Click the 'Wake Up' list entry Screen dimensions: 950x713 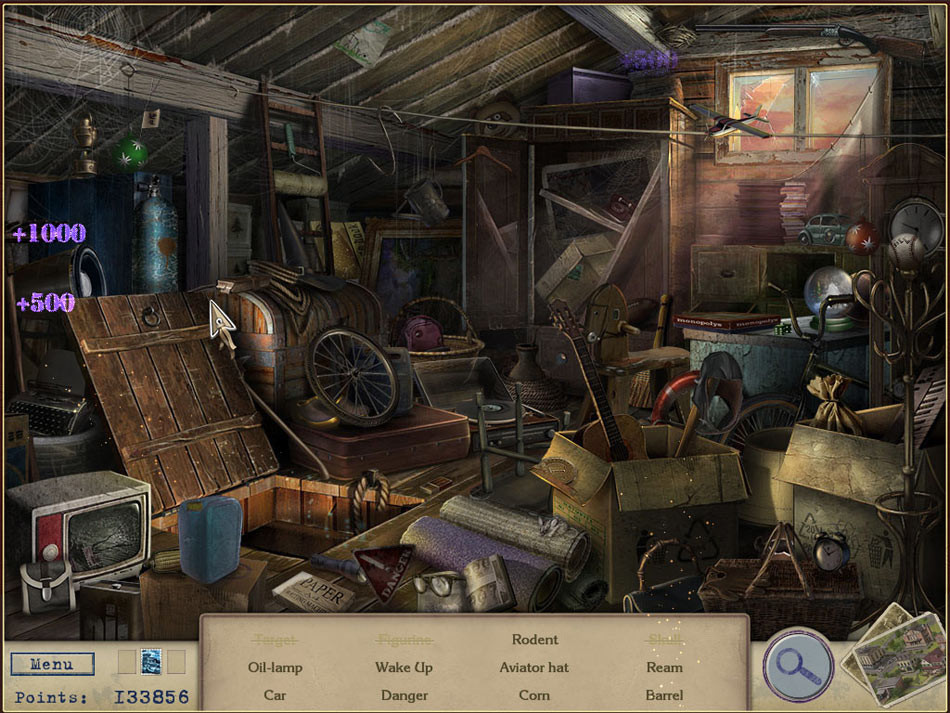click(404, 667)
